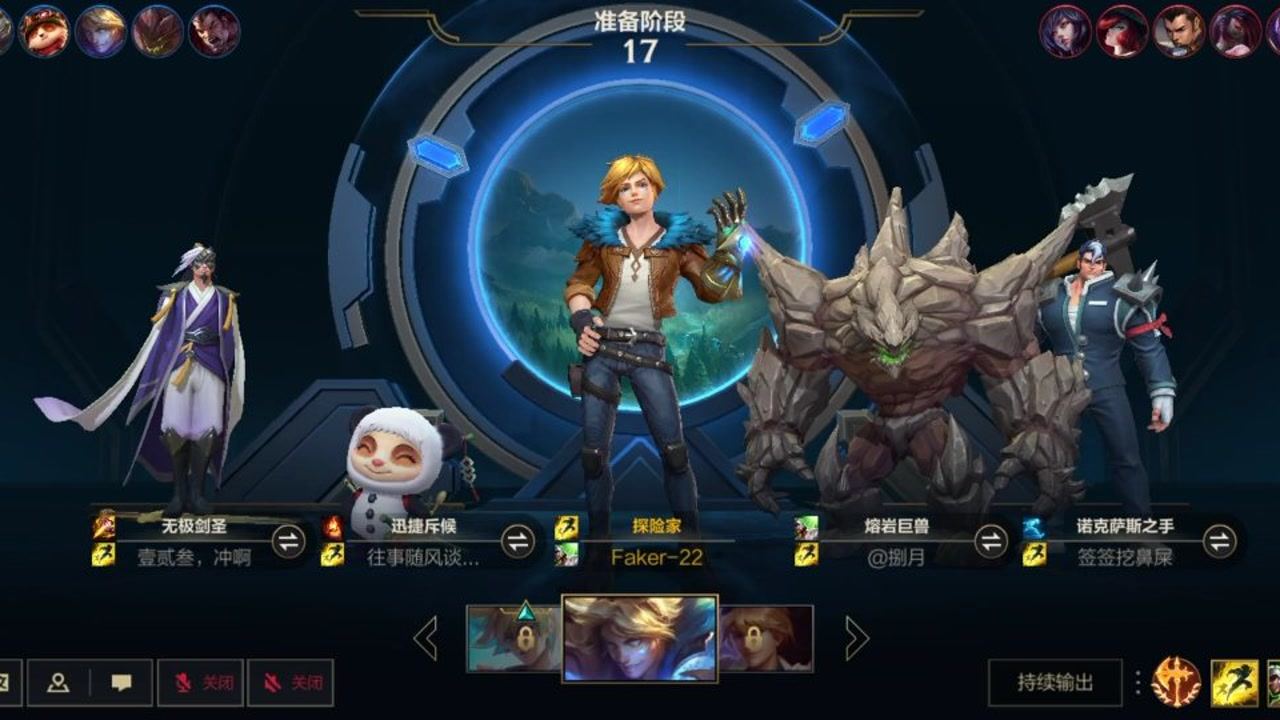Show the next skin with the right arrow

click(x=856, y=638)
